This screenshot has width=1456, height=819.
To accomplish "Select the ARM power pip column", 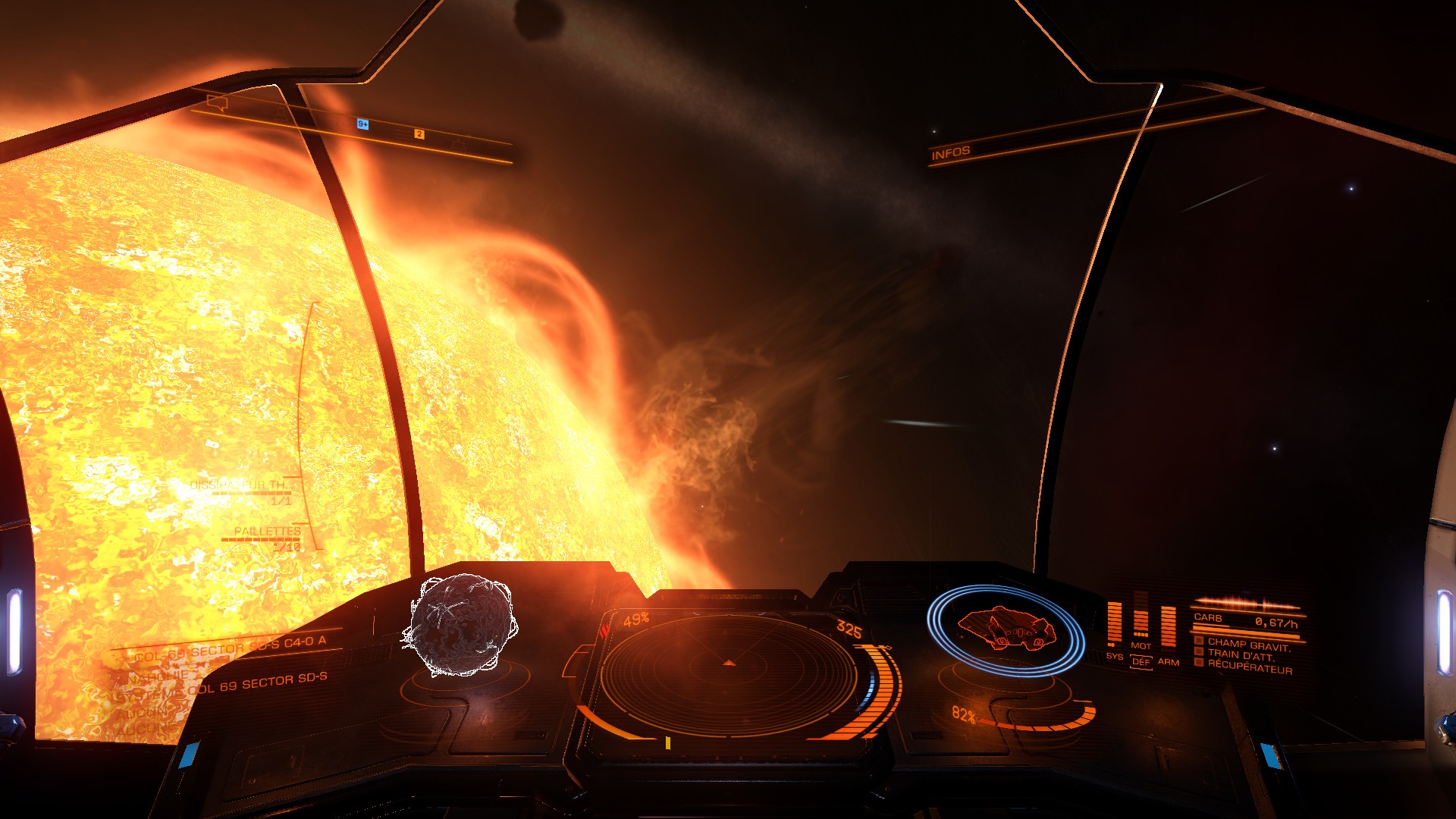I will pyautogui.click(x=1168, y=626).
